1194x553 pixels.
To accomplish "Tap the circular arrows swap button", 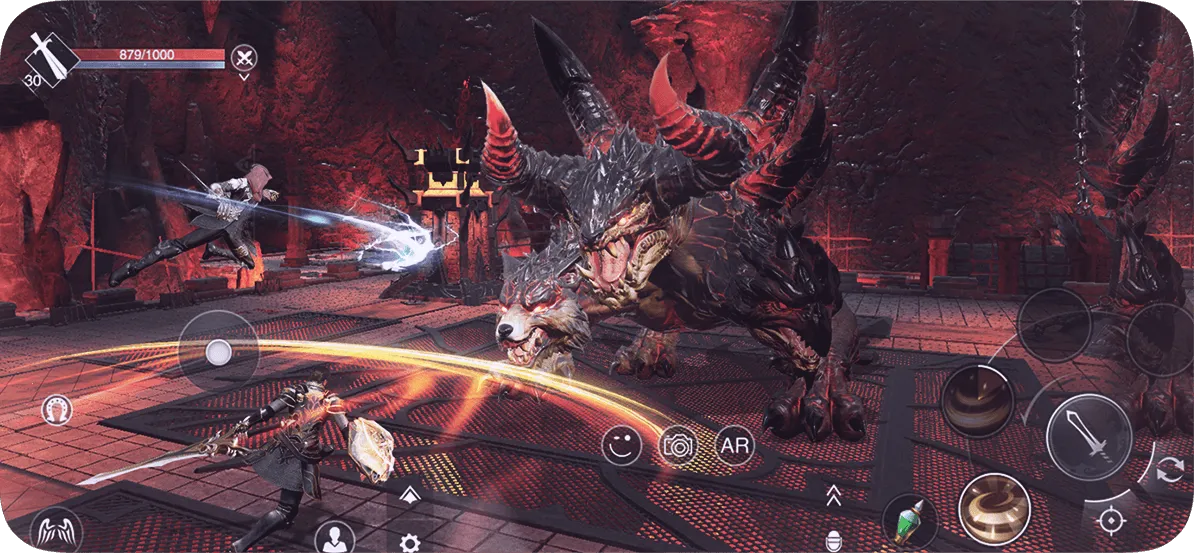I will [1167, 472].
